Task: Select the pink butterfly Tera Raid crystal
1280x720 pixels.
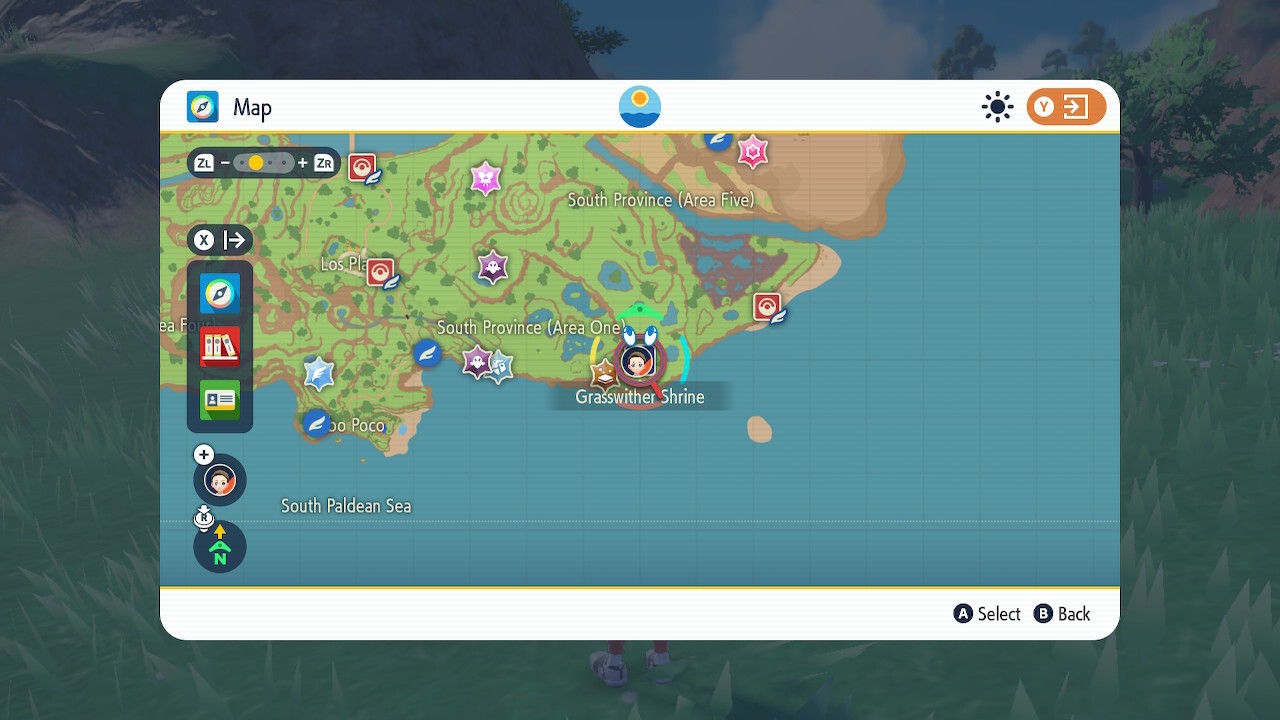Action: pos(485,178)
